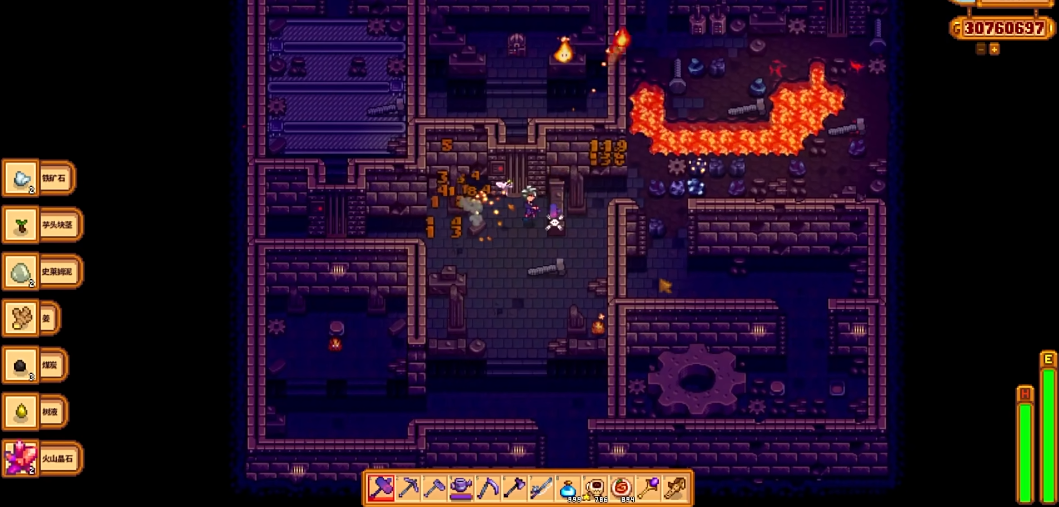This screenshot has width=1059, height=507.
Task: Select the sword weapon slot
Action: click(541, 488)
